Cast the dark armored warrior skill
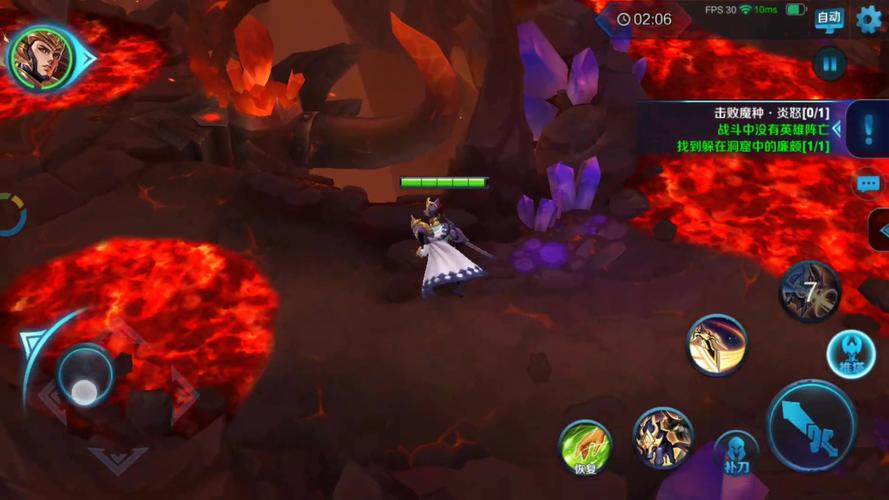This screenshot has height=500, width=889. (x=663, y=436)
